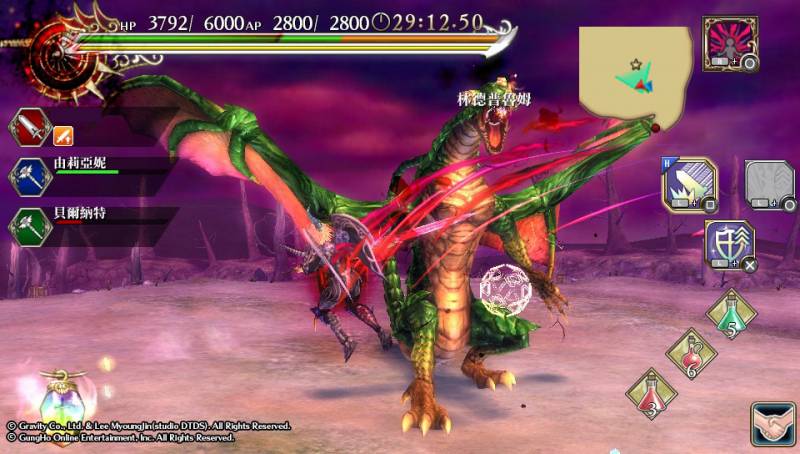Select party member 貝爾納特

pyautogui.click(x=82, y=216)
